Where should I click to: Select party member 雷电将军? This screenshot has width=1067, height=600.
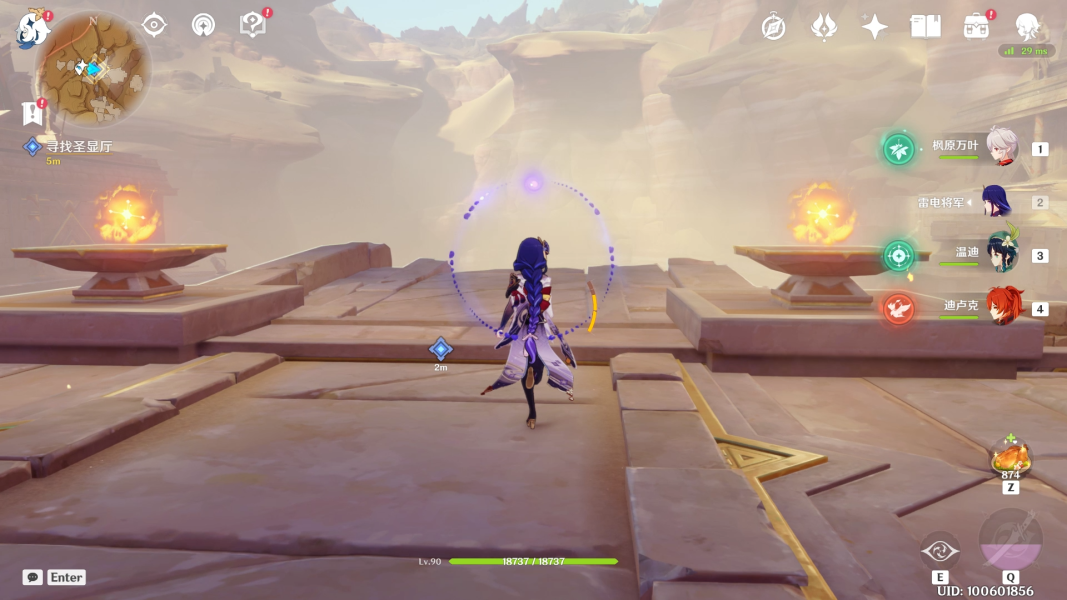click(x=996, y=202)
